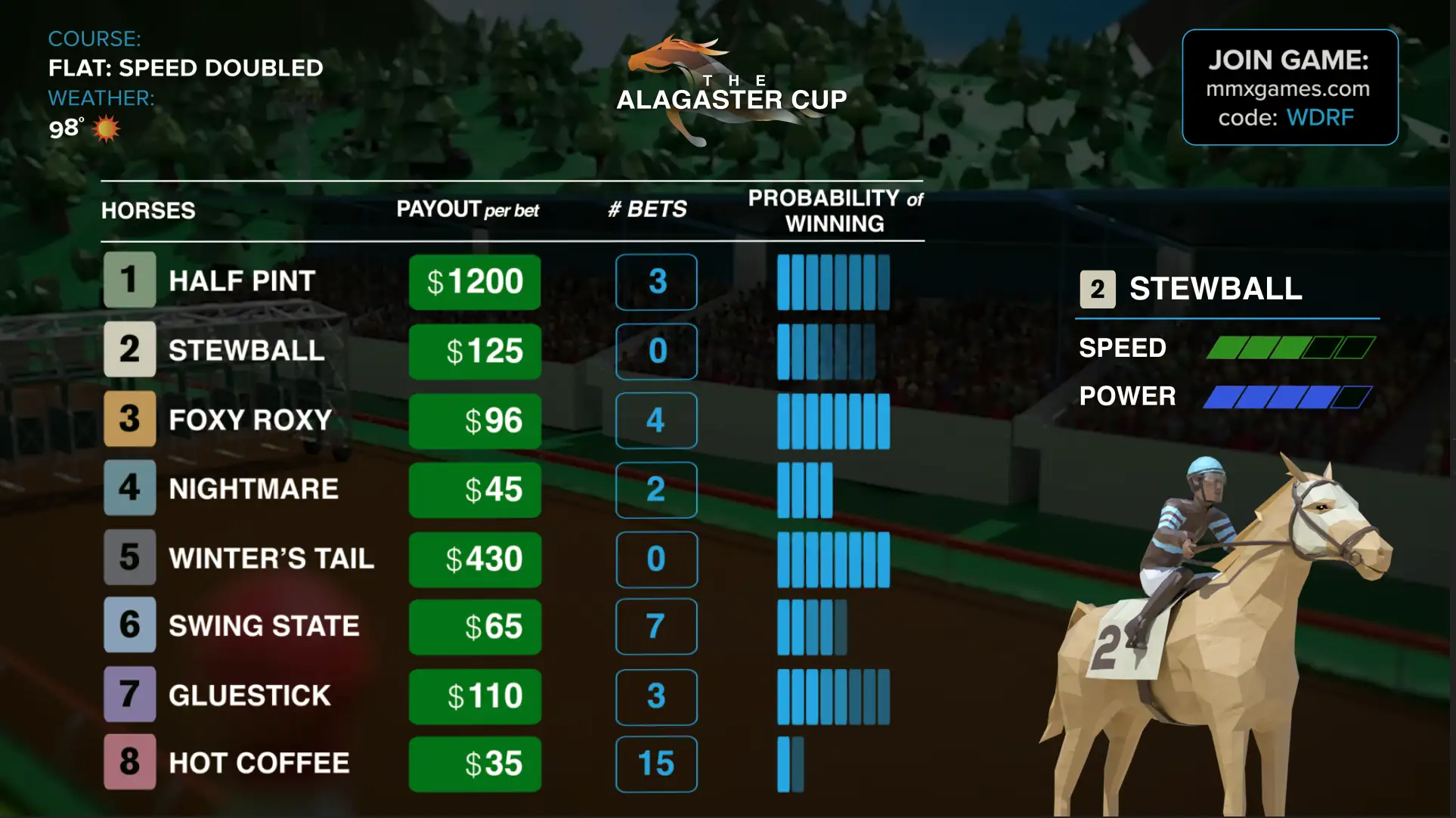This screenshot has width=1456, height=818.
Task: Select Nightmare's number 4 badge
Action: point(129,489)
